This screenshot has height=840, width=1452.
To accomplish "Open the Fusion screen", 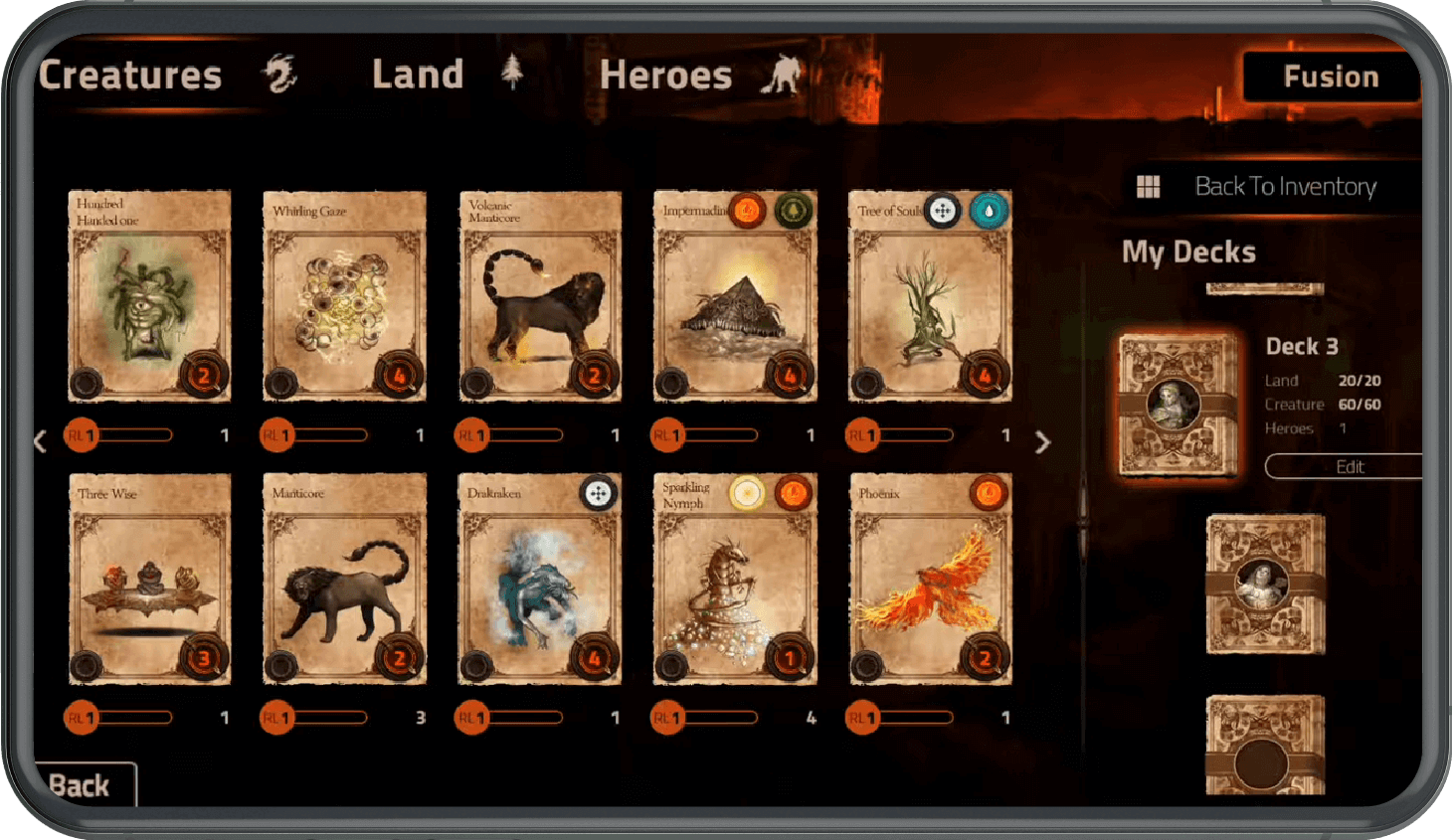I will [1331, 77].
